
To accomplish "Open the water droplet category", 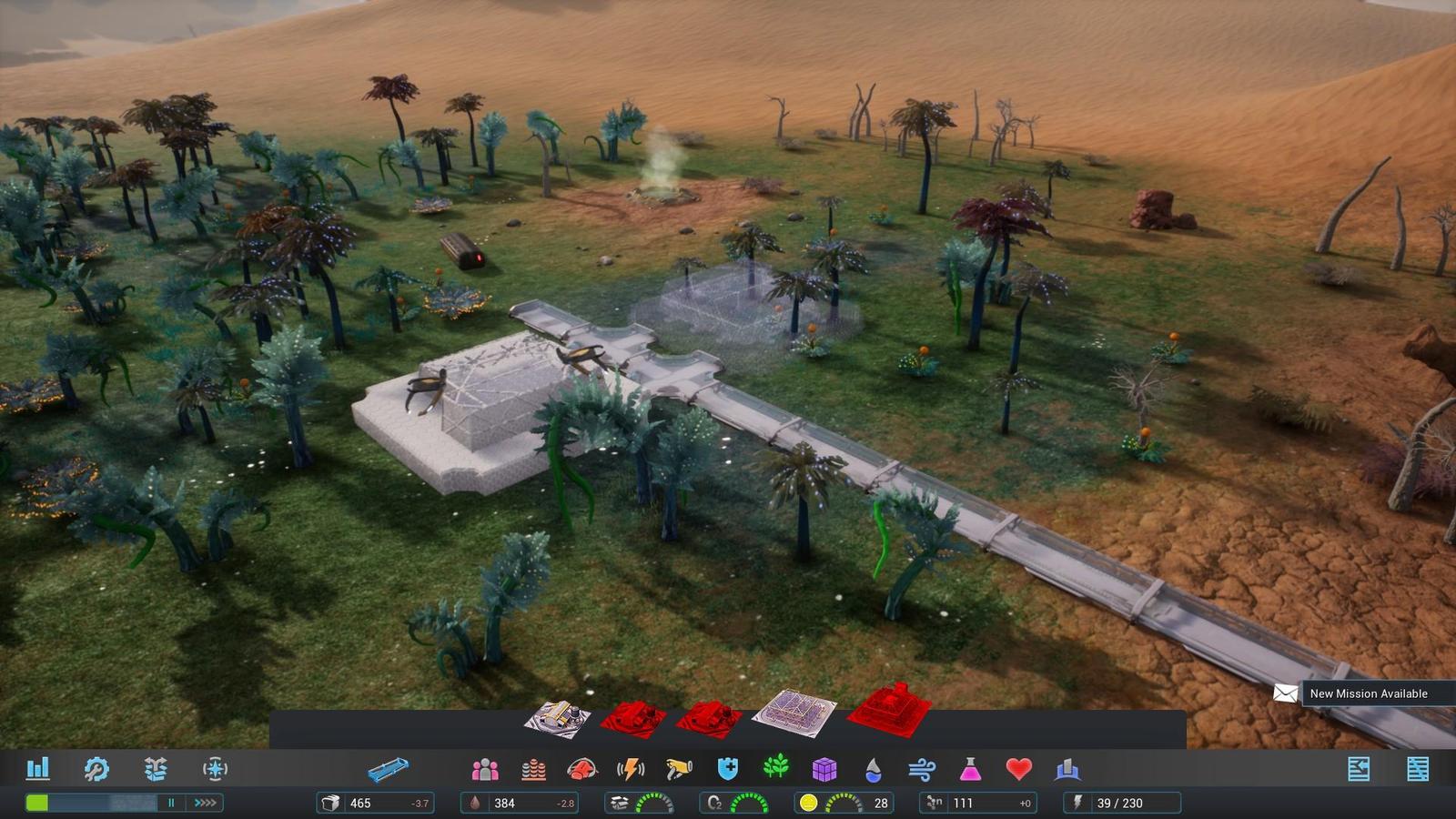I will 873,770.
